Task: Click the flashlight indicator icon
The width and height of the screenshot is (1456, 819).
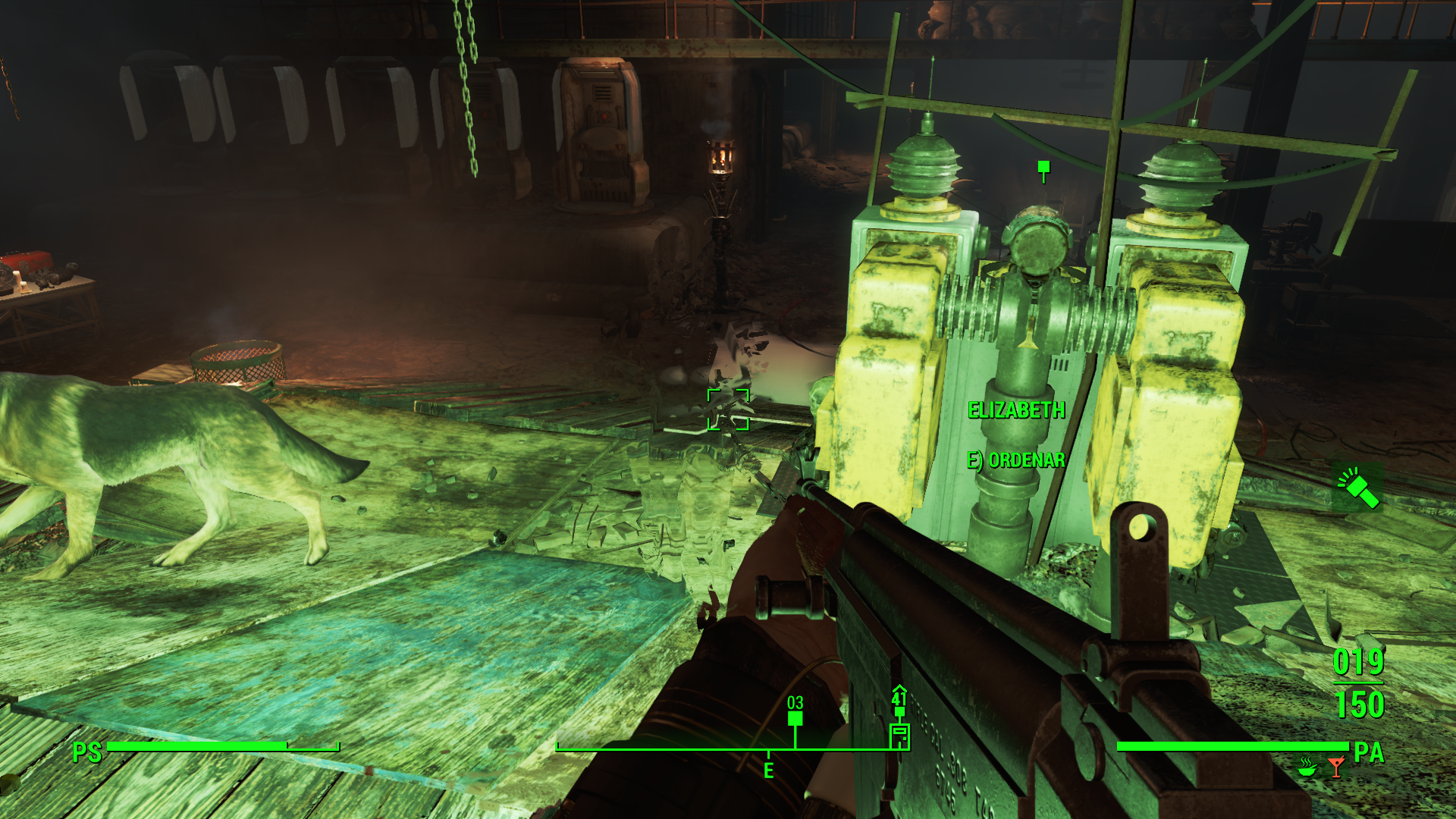Action: click(1357, 488)
